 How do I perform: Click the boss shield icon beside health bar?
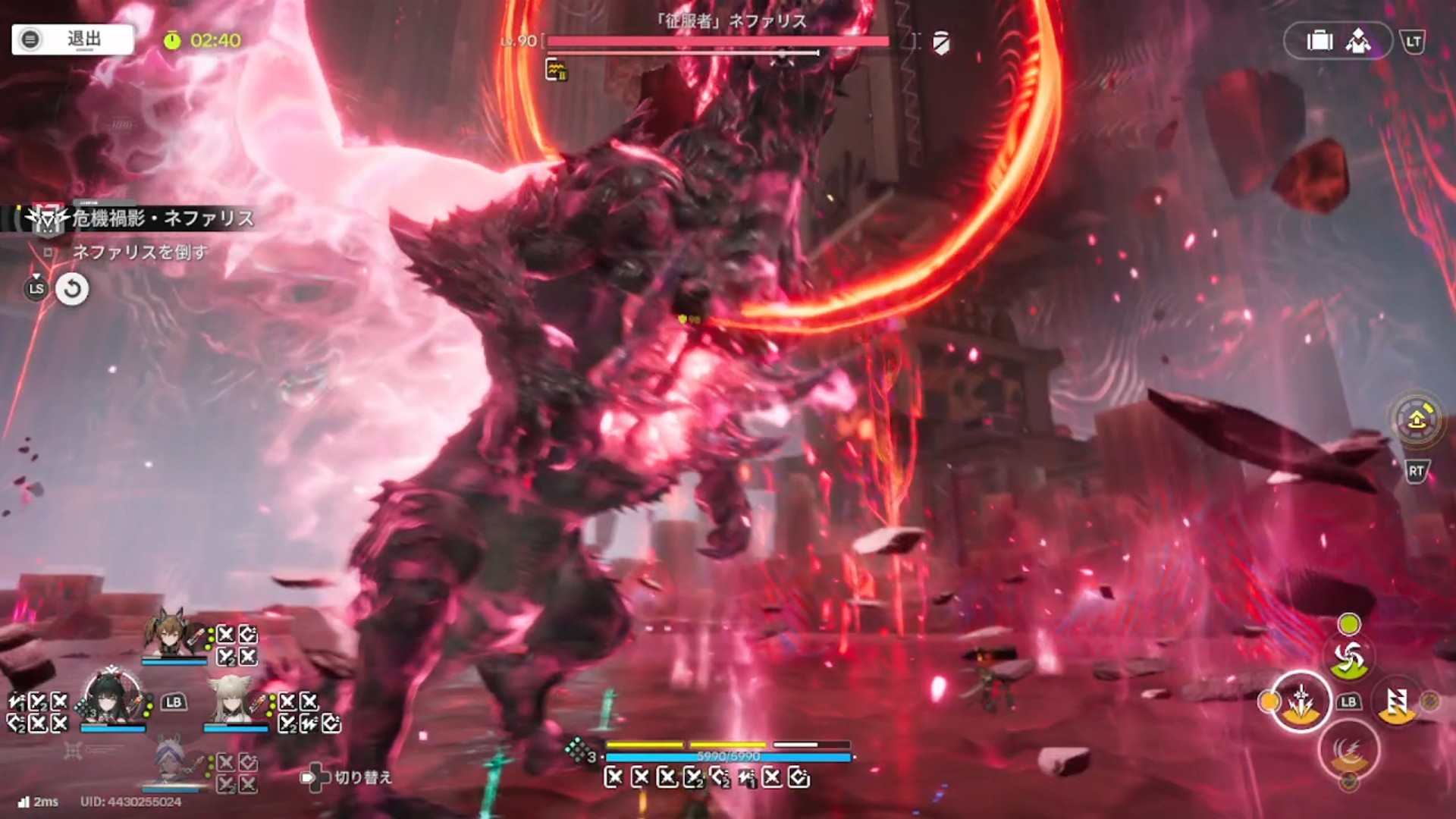tap(941, 43)
